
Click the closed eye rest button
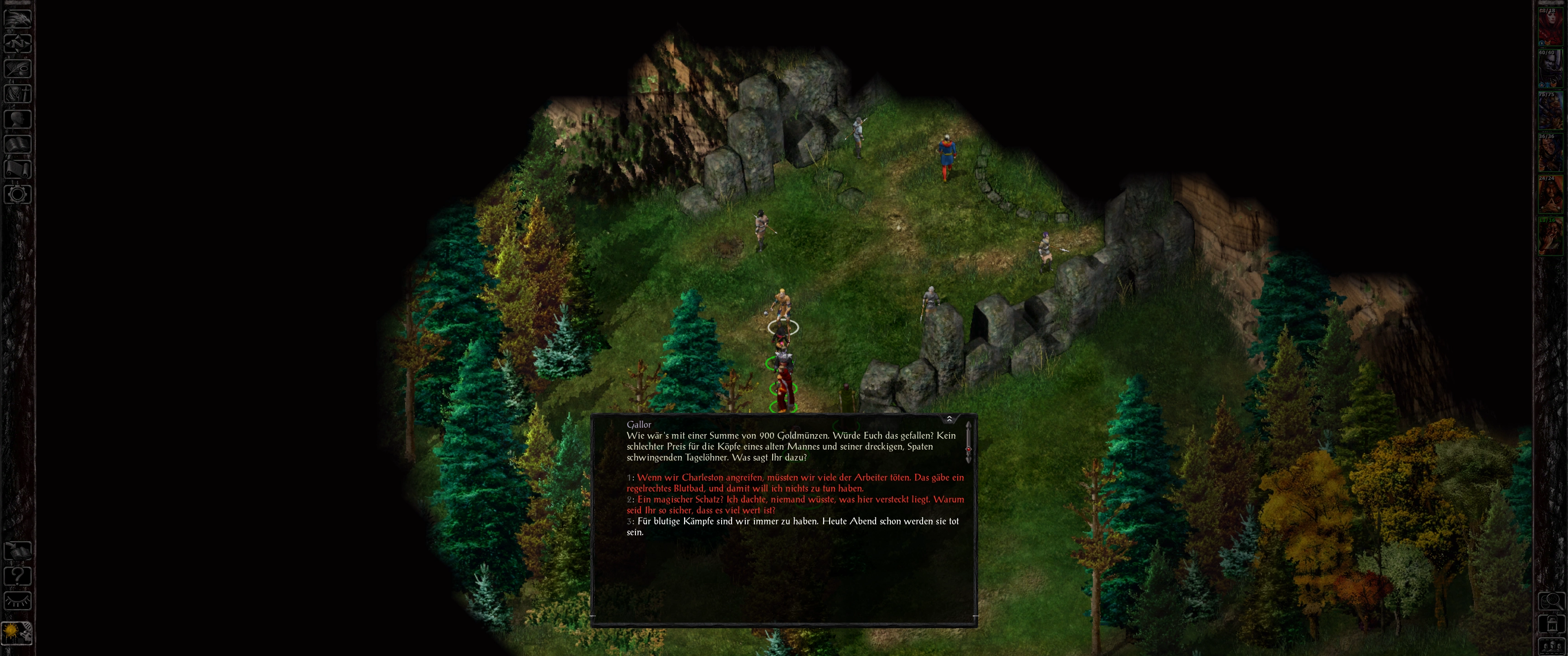(x=18, y=601)
